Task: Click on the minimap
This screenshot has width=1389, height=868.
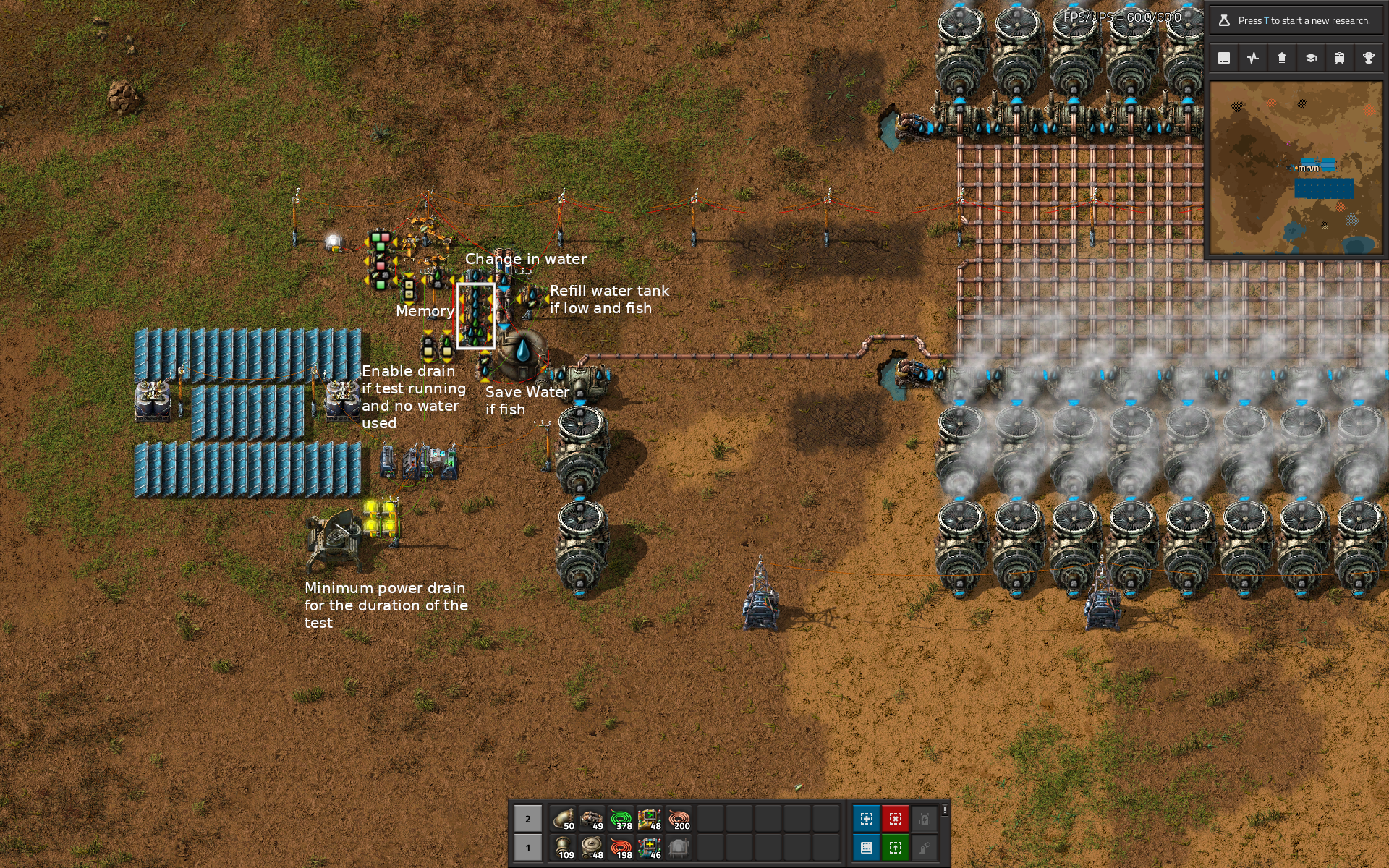Action: (x=1296, y=168)
